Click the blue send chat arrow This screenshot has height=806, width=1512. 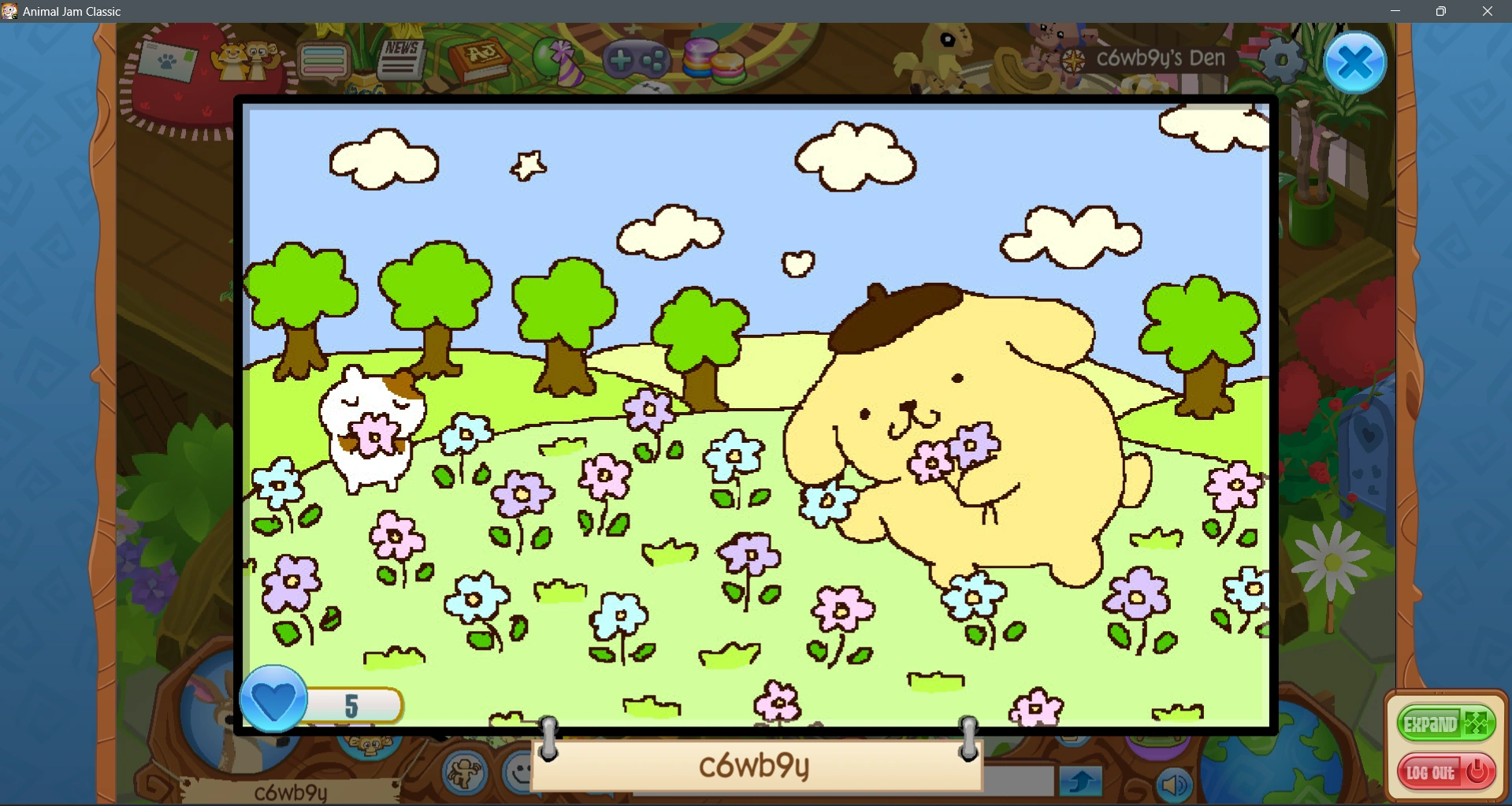tap(1082, 782)
